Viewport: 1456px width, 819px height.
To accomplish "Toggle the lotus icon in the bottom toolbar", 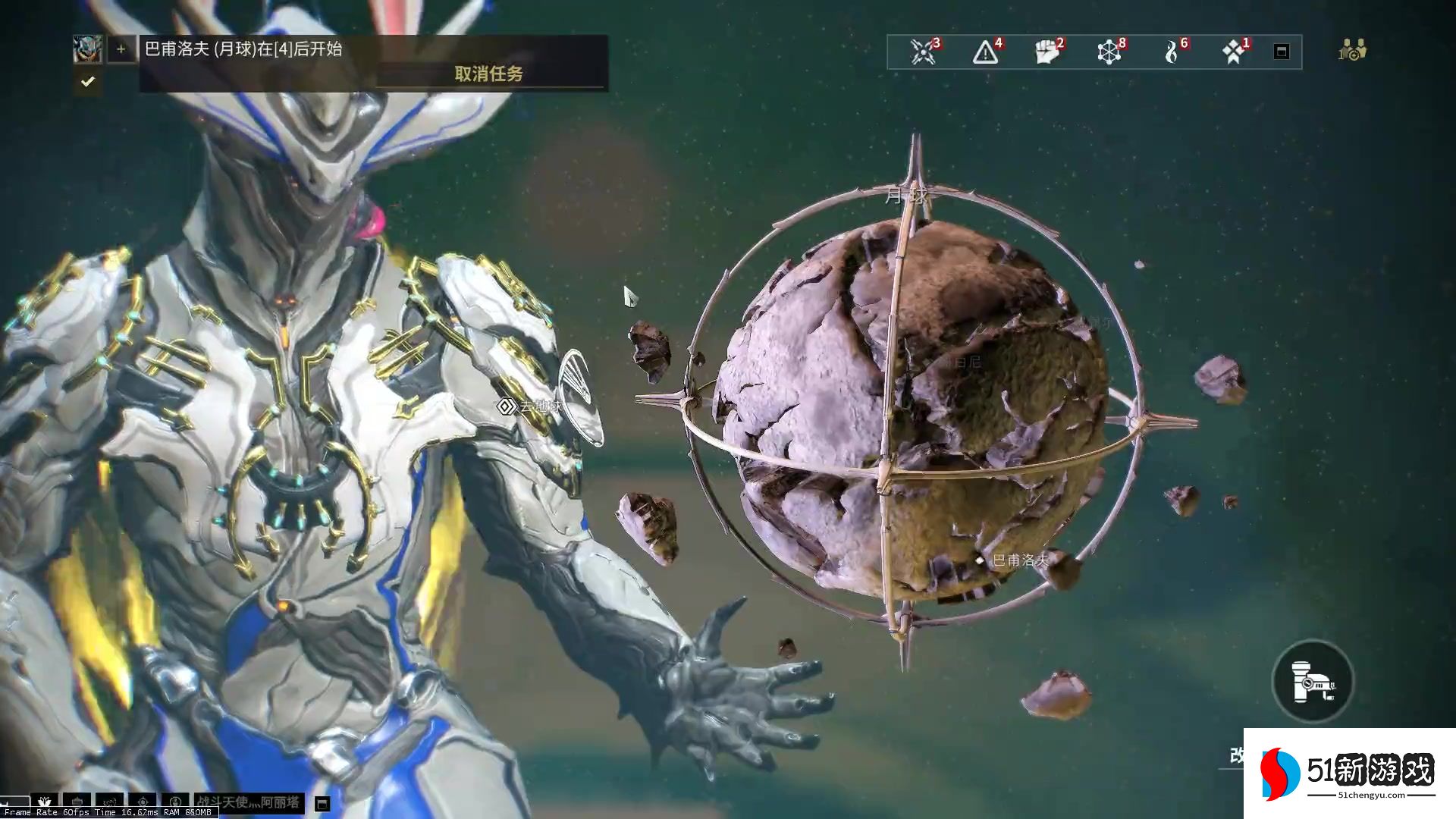I will (44, 802).
